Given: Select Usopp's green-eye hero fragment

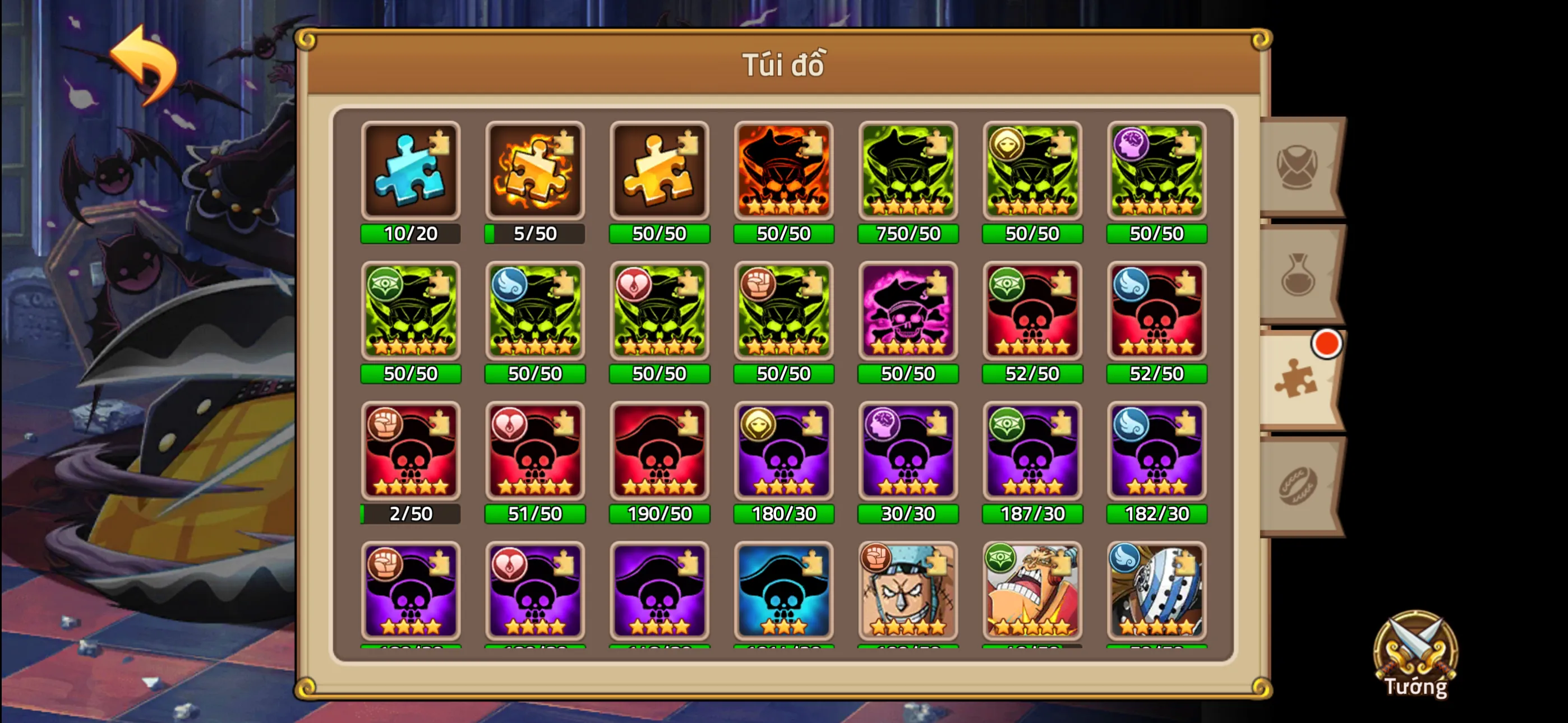Looking at the screenshot, I should pos(1032,590).
